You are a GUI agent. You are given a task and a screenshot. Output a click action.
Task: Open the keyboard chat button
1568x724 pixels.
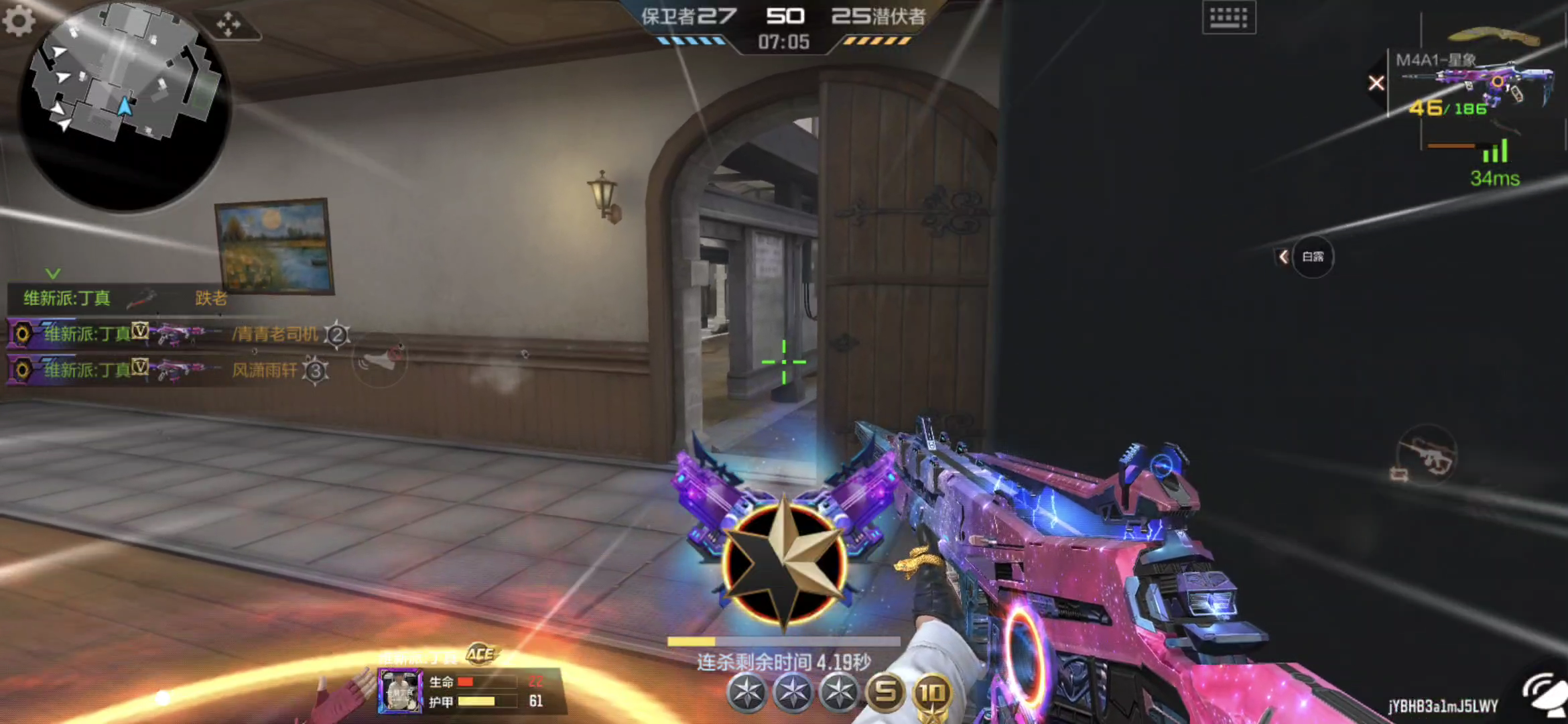pos(1228,17)
